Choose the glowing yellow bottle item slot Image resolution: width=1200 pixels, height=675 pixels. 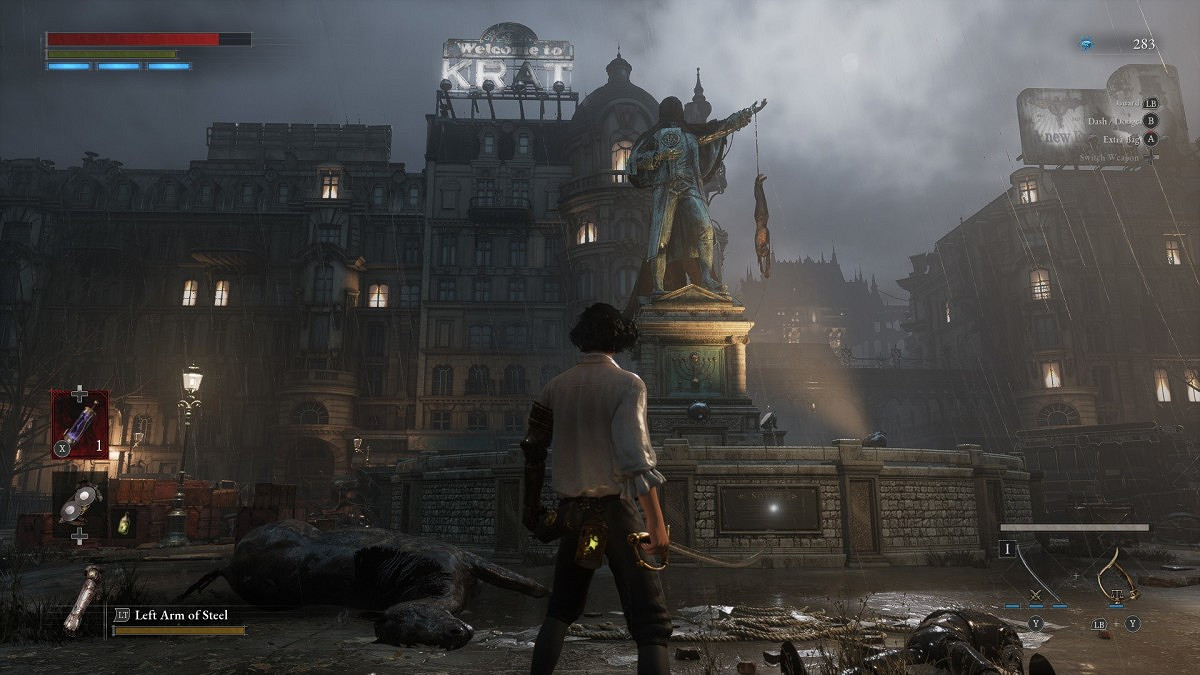(123, 523)
